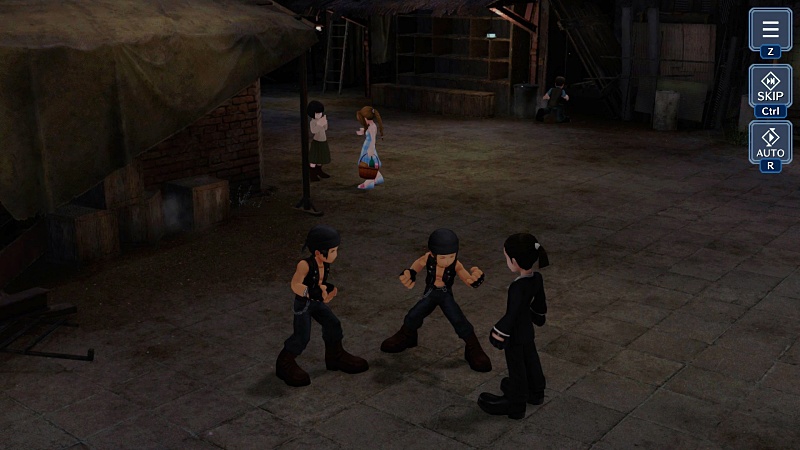Open the hamburger menu button
This screenshot has width=800, height=450.
click(x=770, y=29)
